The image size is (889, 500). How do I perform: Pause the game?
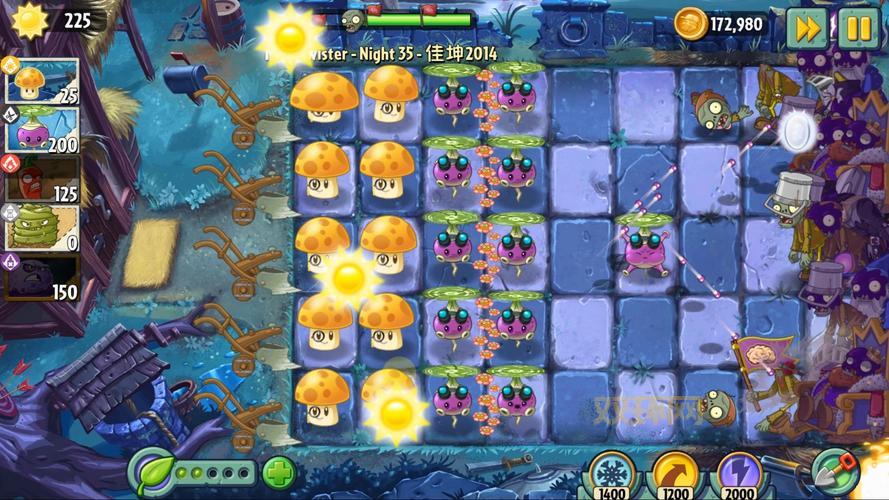coord(857,27)
